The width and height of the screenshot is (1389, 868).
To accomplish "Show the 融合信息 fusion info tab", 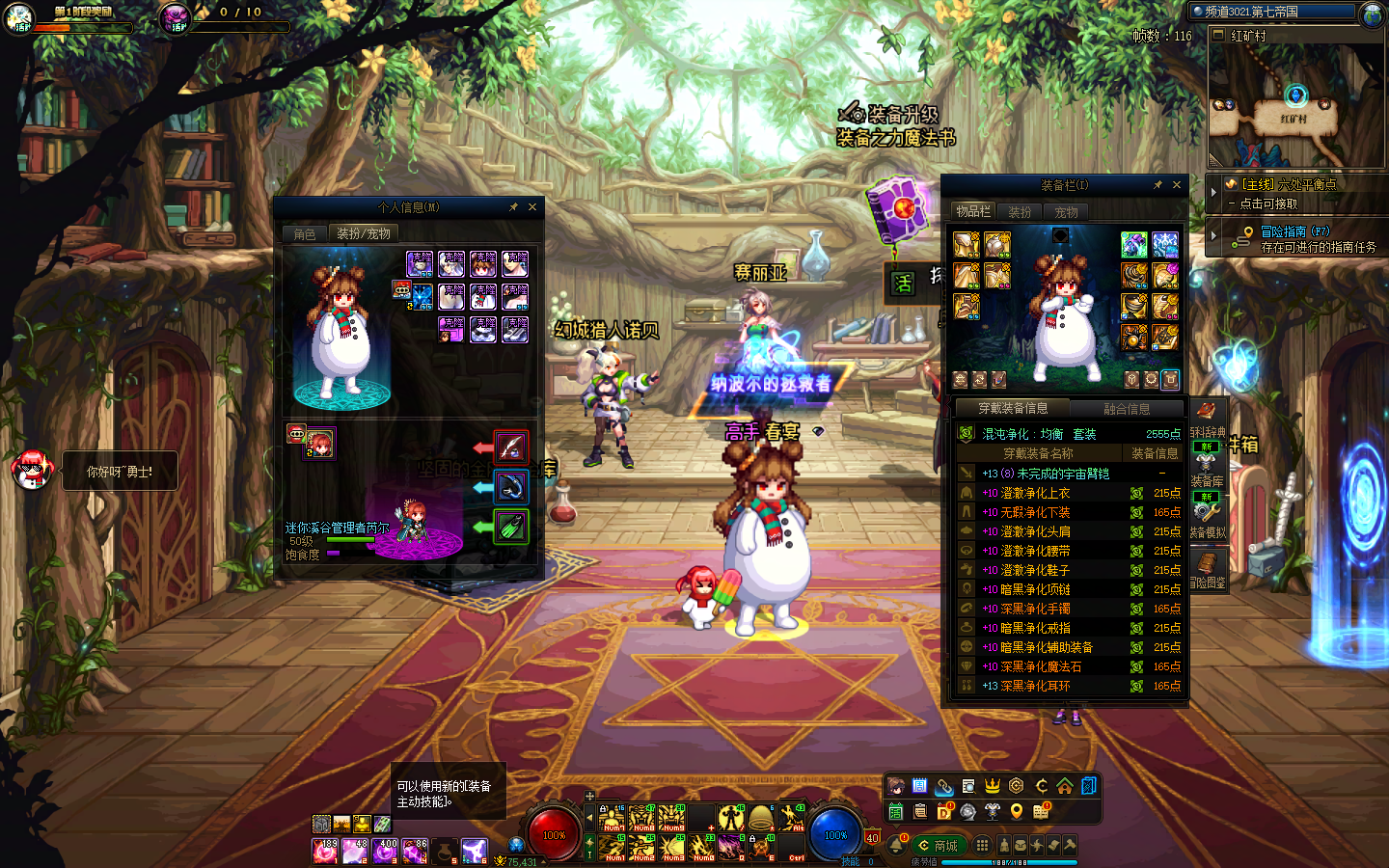I will [x=1126, y=409].
